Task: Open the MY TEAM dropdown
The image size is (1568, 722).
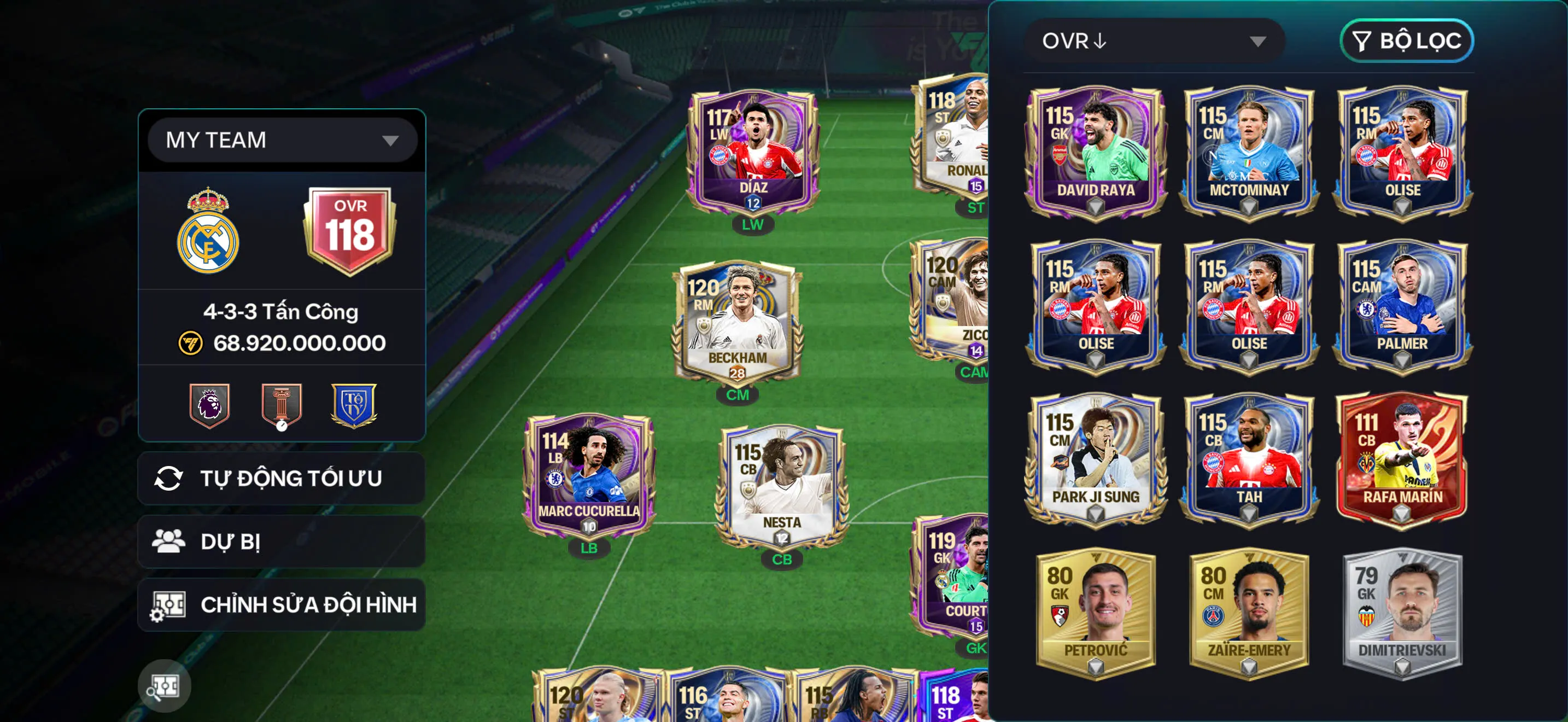Action: [x=280, y=139]
